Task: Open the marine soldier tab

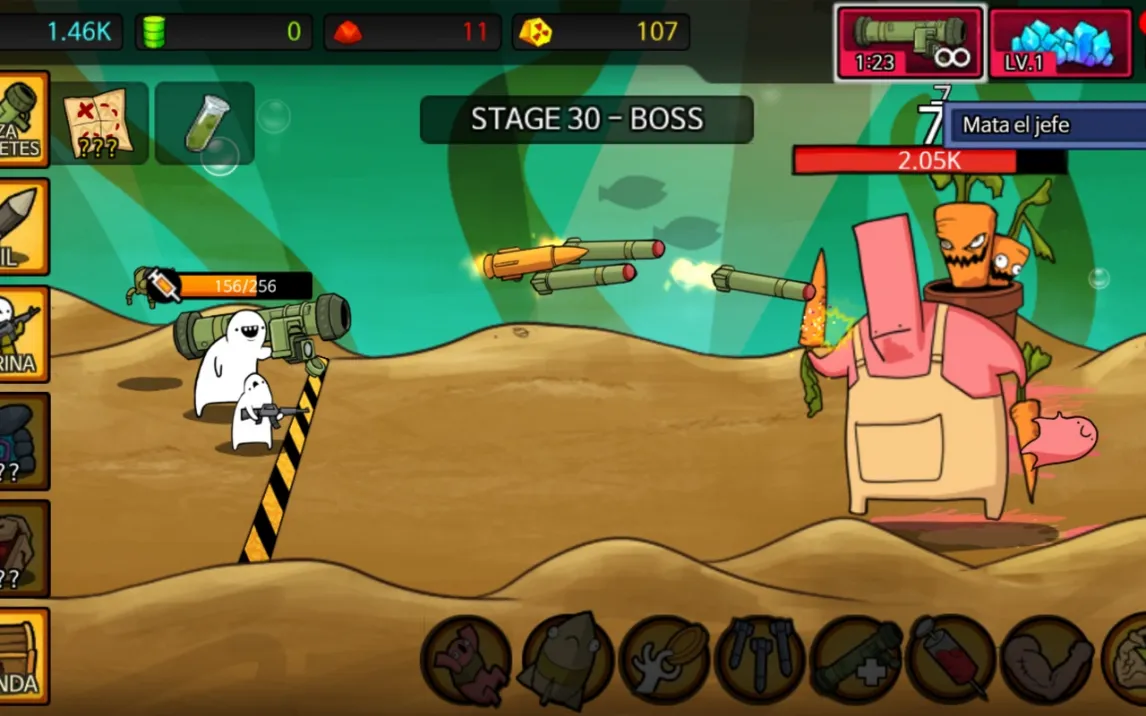Action: tap(22, 334)
